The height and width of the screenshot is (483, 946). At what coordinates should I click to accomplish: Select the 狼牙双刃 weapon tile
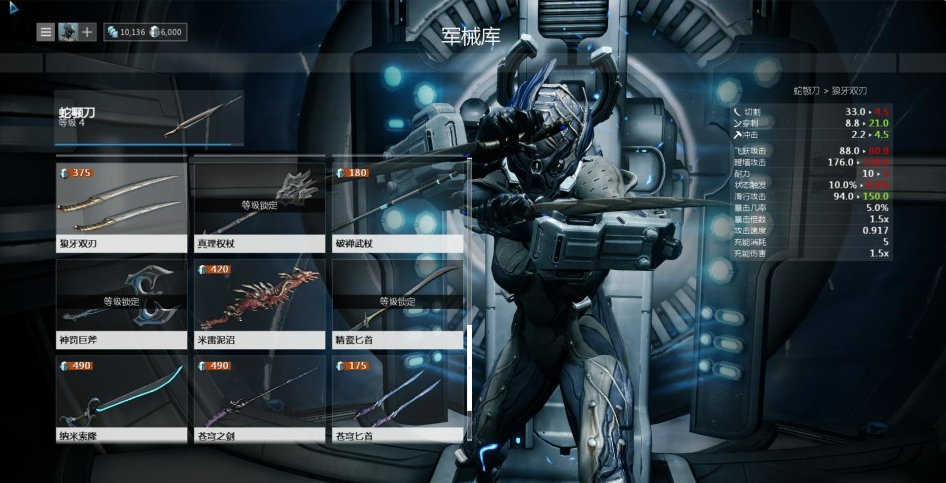122,207
